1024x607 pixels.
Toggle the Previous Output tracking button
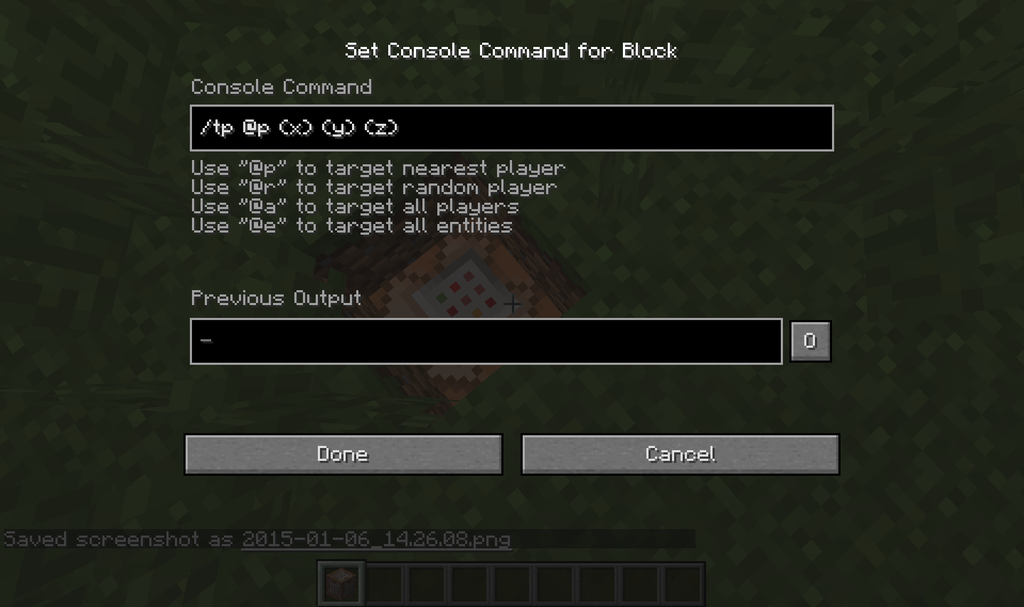(x=810, y=341)
